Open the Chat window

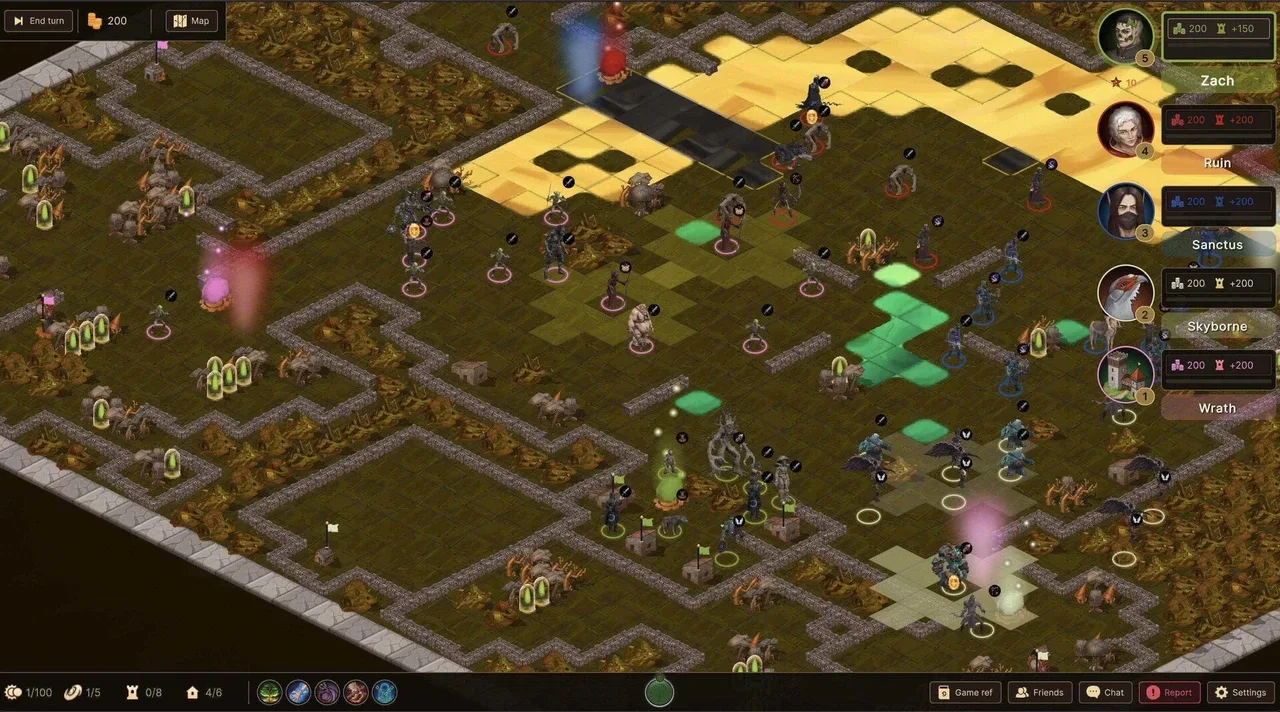1105,692
